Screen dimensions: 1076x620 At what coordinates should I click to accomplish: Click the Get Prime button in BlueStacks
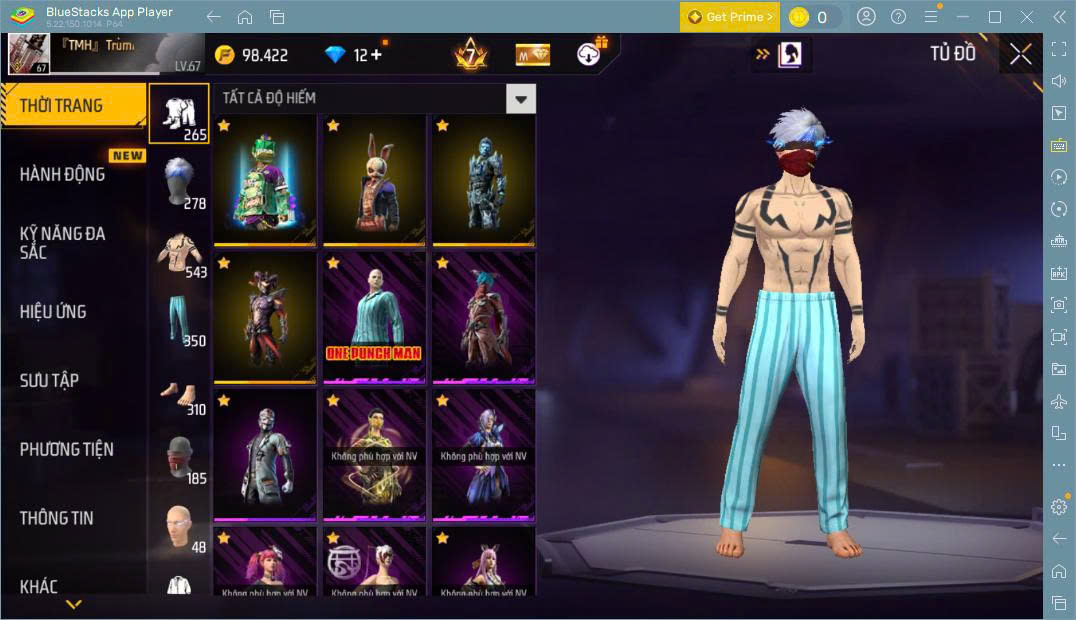click(x=729, y=17)
